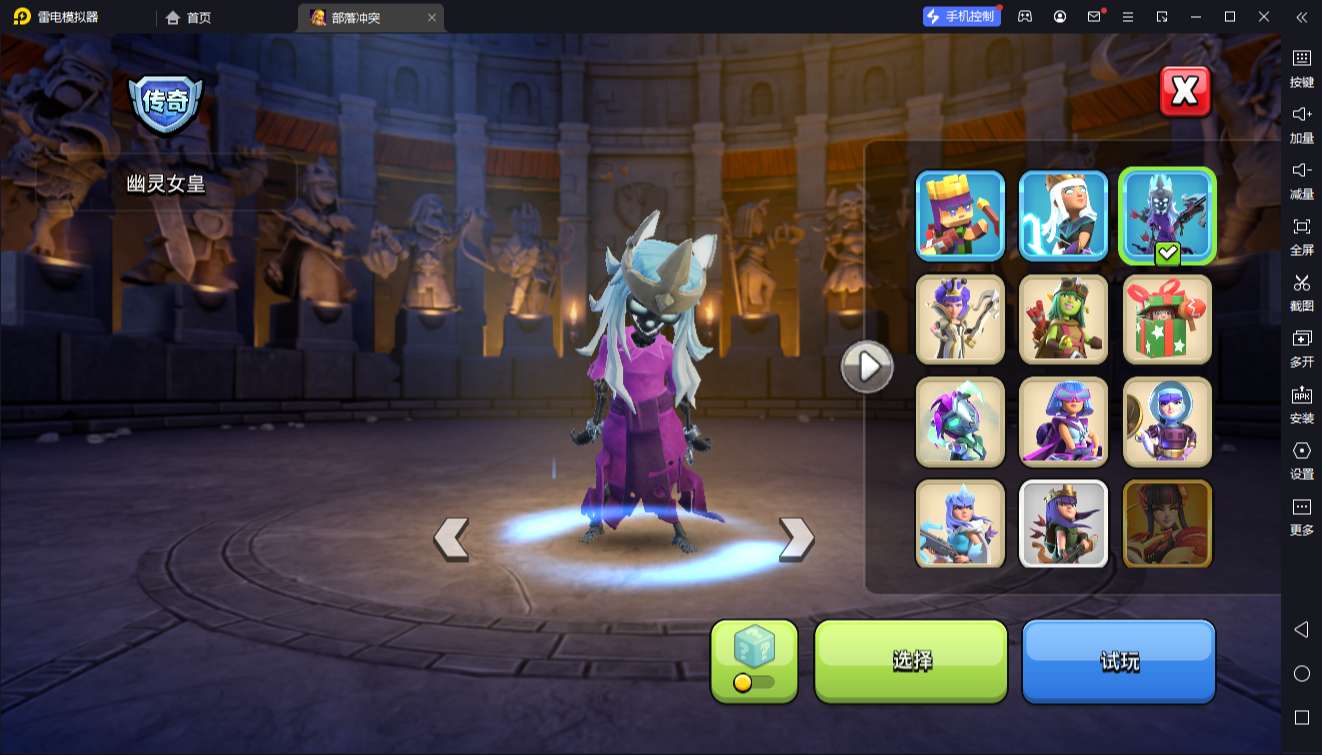This screenshot has width=1322, height=755.
Task: Show the next skin with right arrow
Action: click(x=796, y=539)
